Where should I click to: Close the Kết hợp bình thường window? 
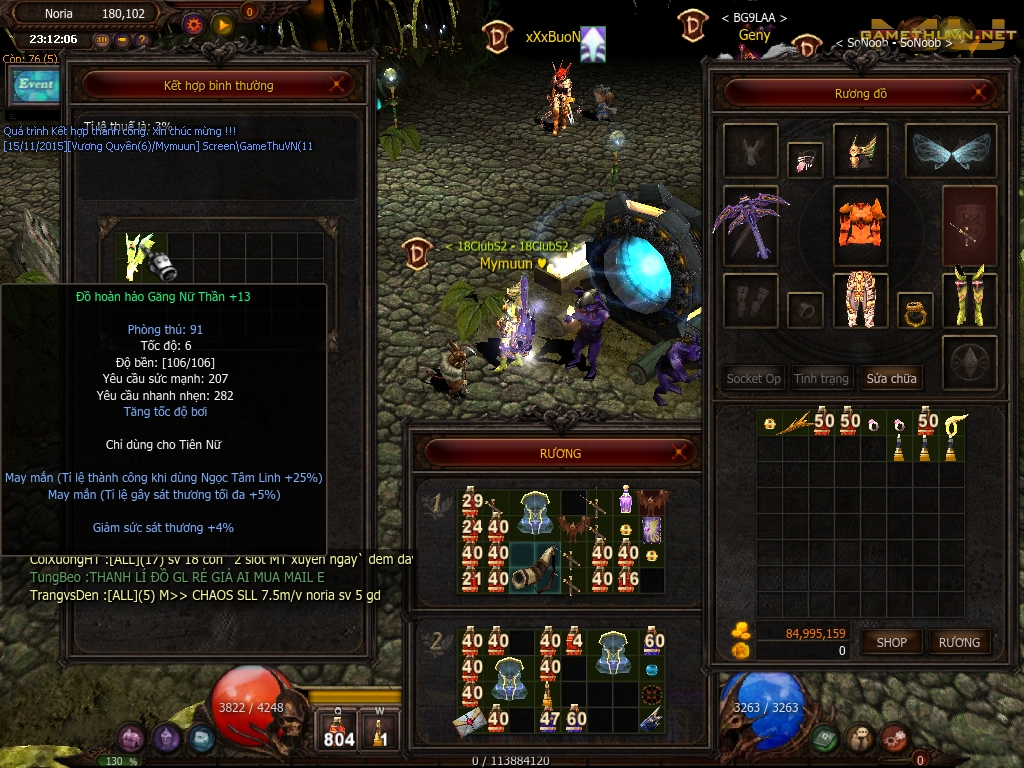click(x=339, y=85)
